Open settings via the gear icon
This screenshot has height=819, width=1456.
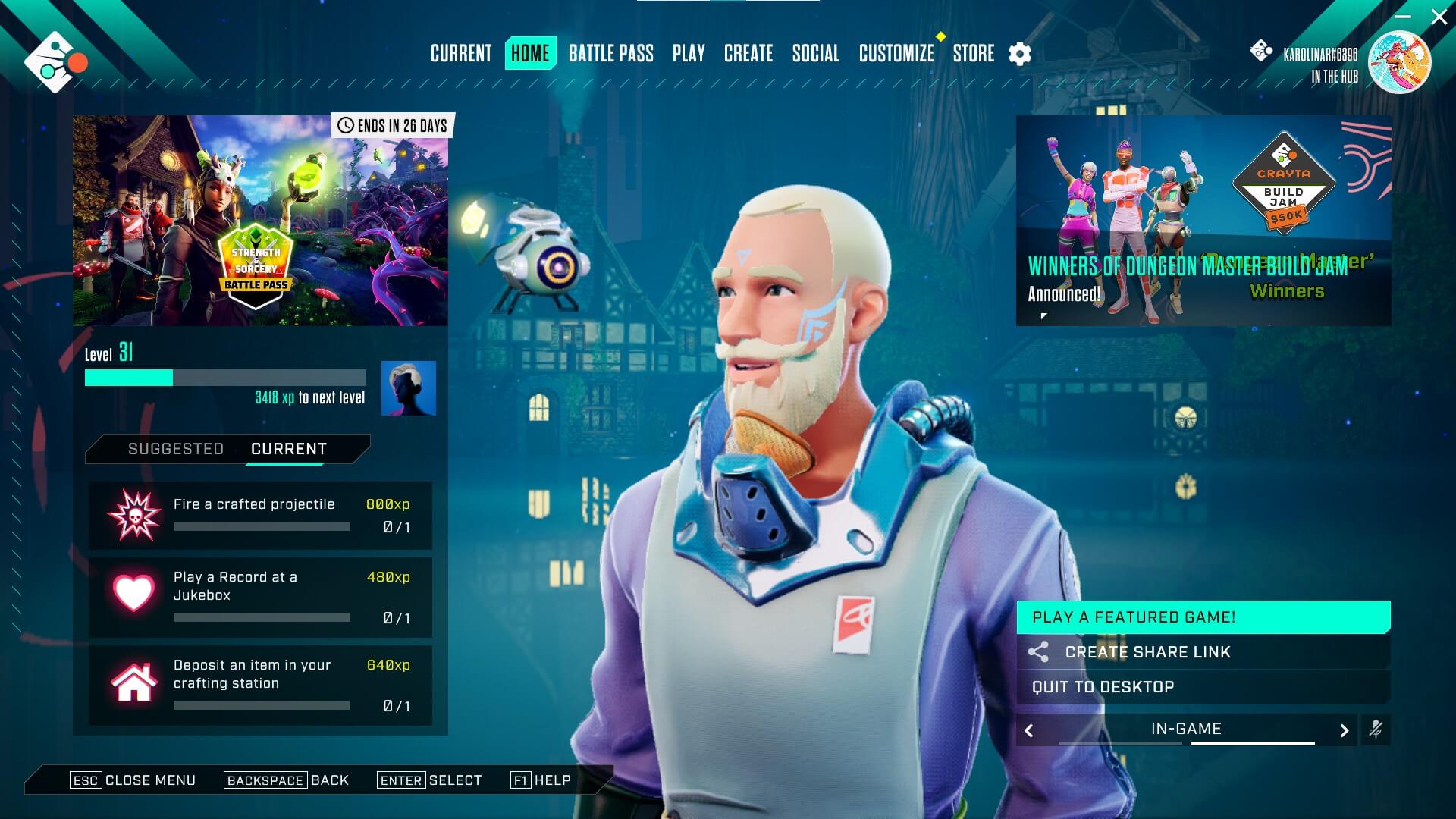(1020, 54)
